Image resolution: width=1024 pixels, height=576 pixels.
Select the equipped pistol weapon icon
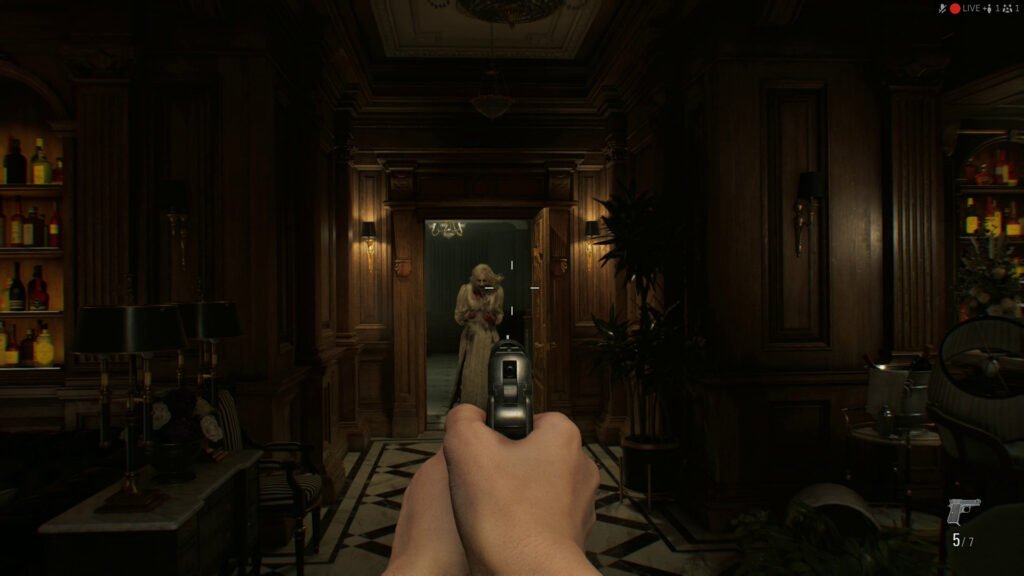[x=963, y=511]
